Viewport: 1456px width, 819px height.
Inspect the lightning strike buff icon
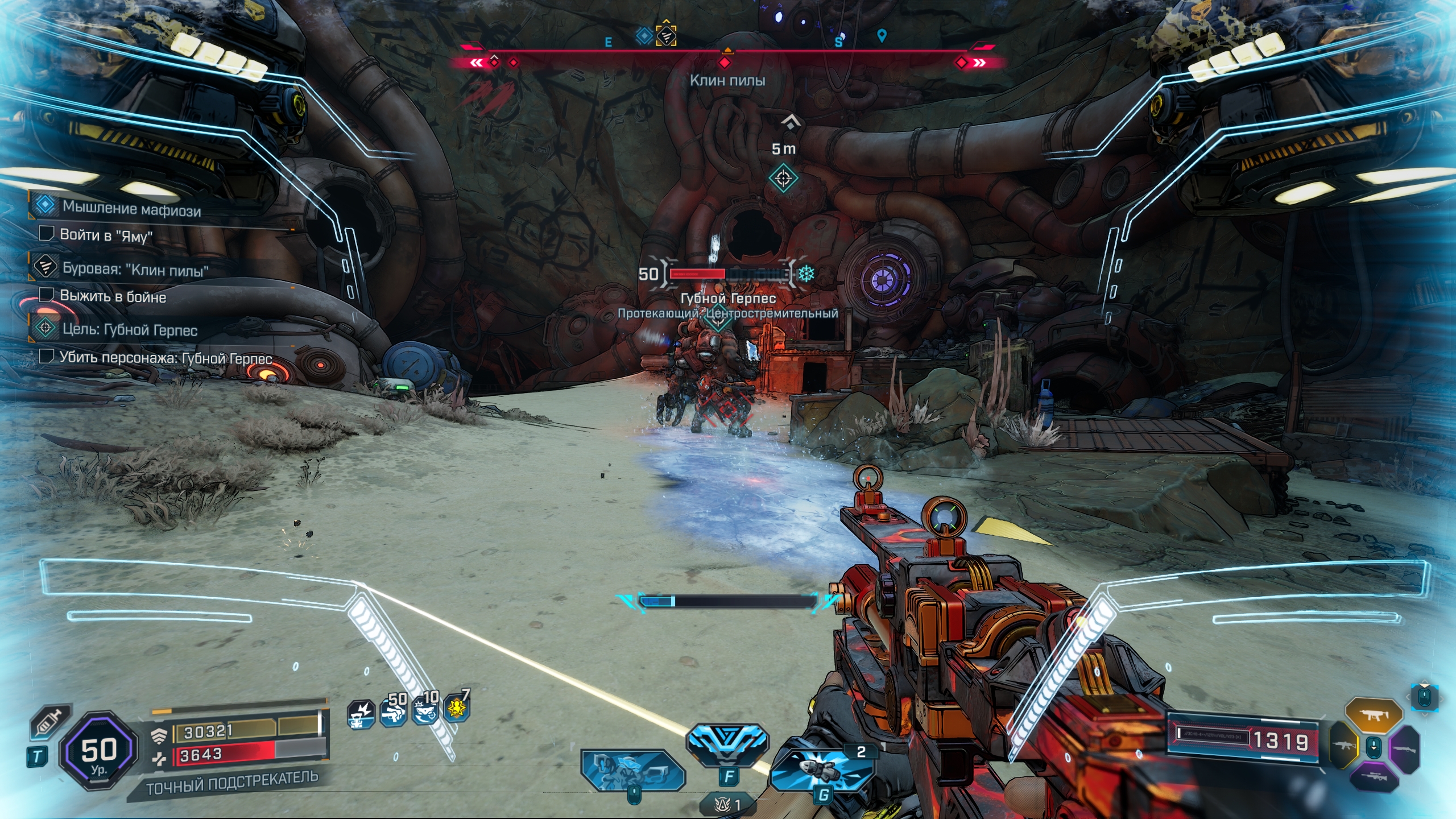[361, 714]
